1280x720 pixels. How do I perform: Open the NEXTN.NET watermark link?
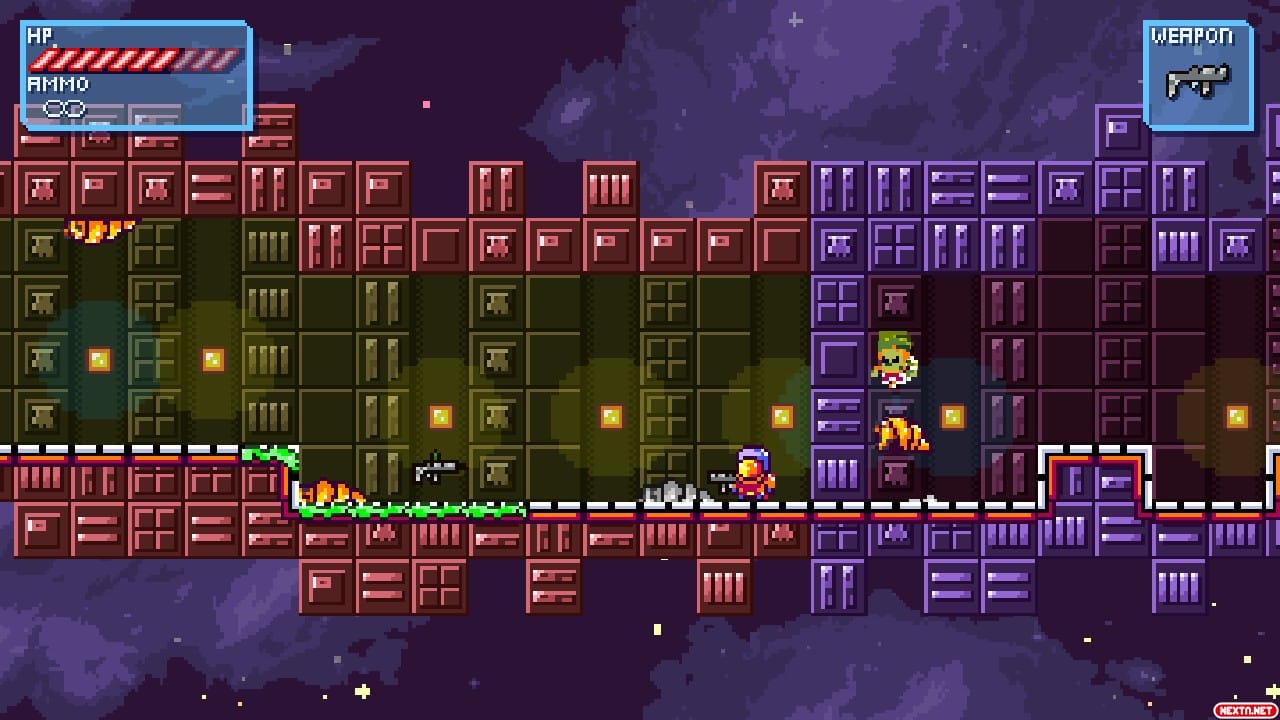coord(1243,708)
